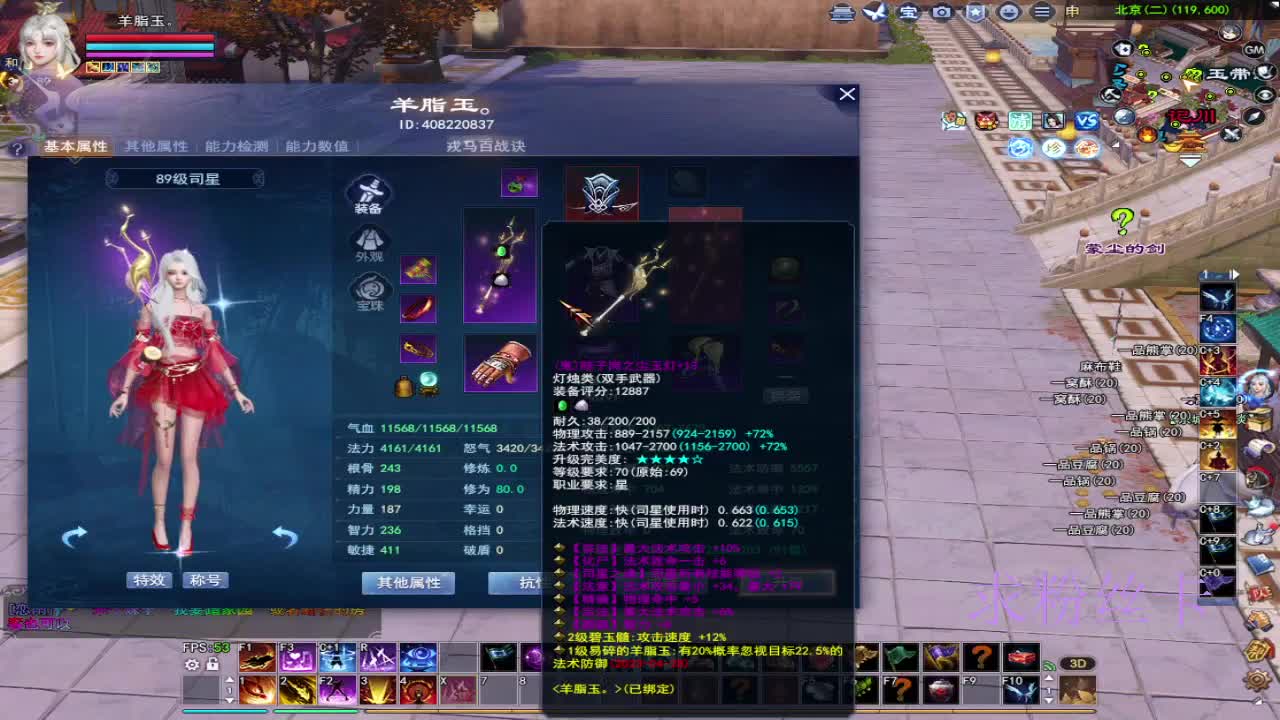
Task: Open the 称号 title button
Action: pyautogui.click(x=205, y=580)
